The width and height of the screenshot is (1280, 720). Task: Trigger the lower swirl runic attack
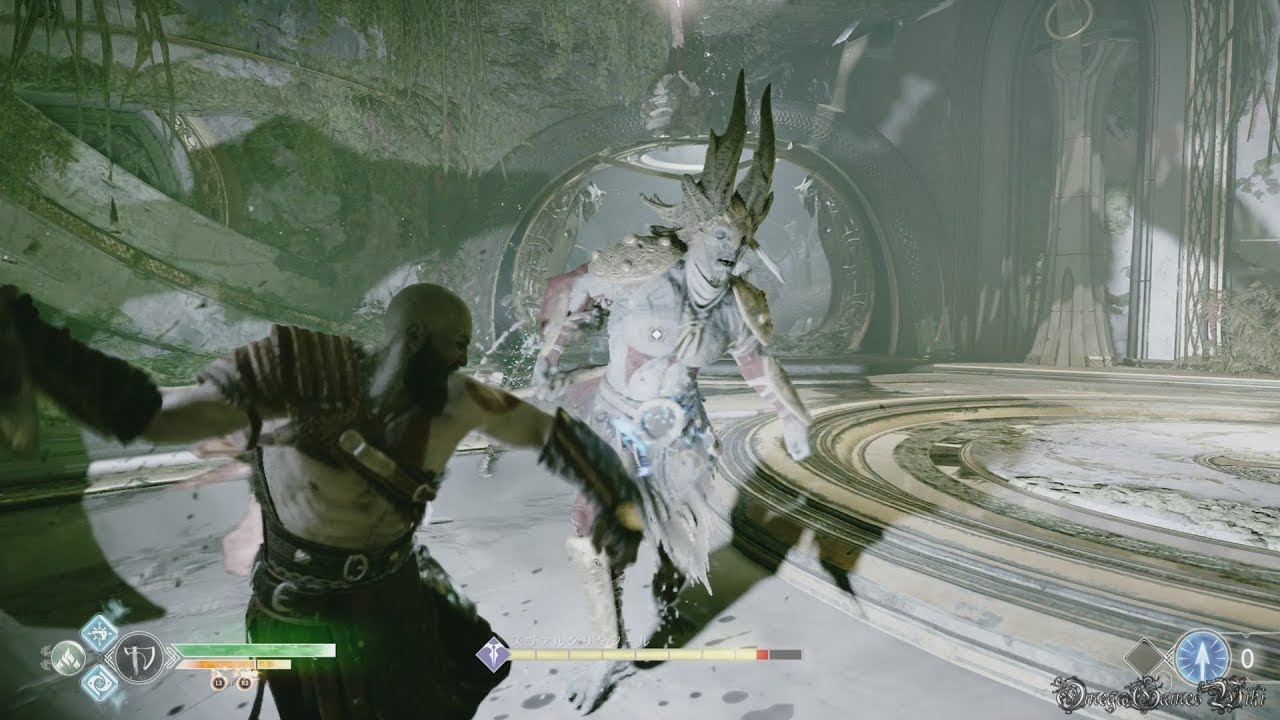tap(99, 682)
